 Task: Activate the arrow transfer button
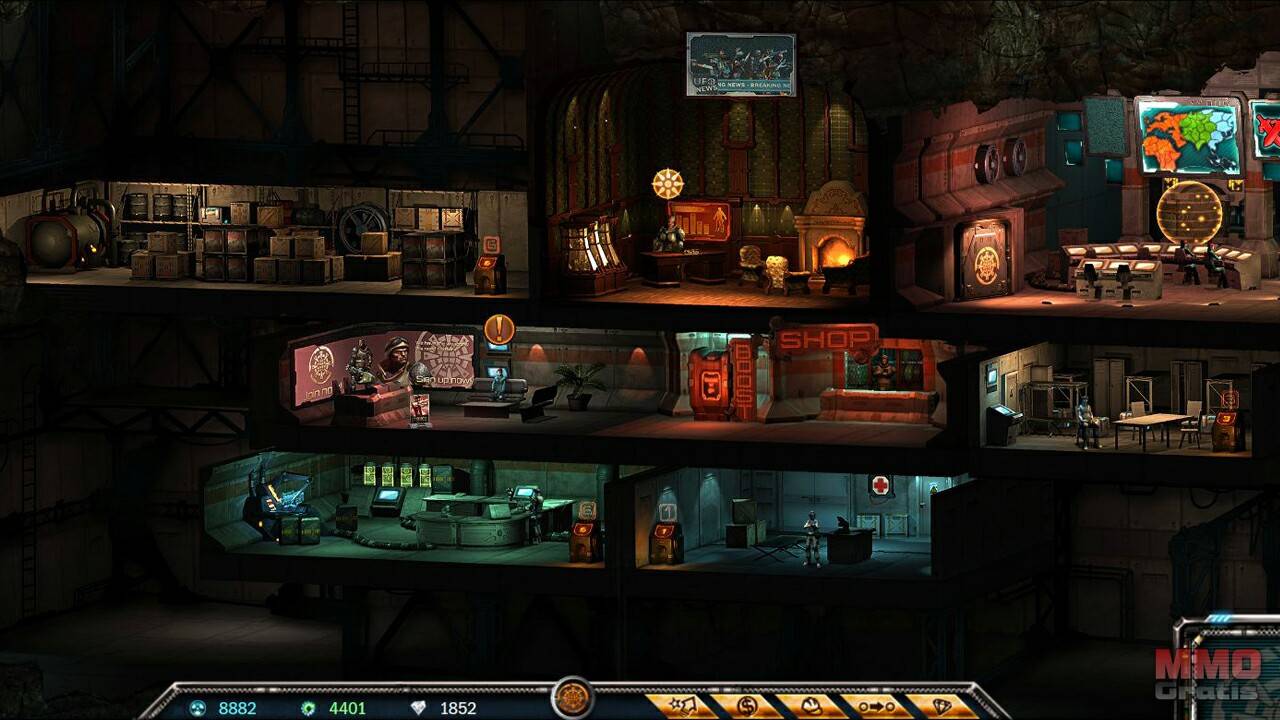(876, 706)
